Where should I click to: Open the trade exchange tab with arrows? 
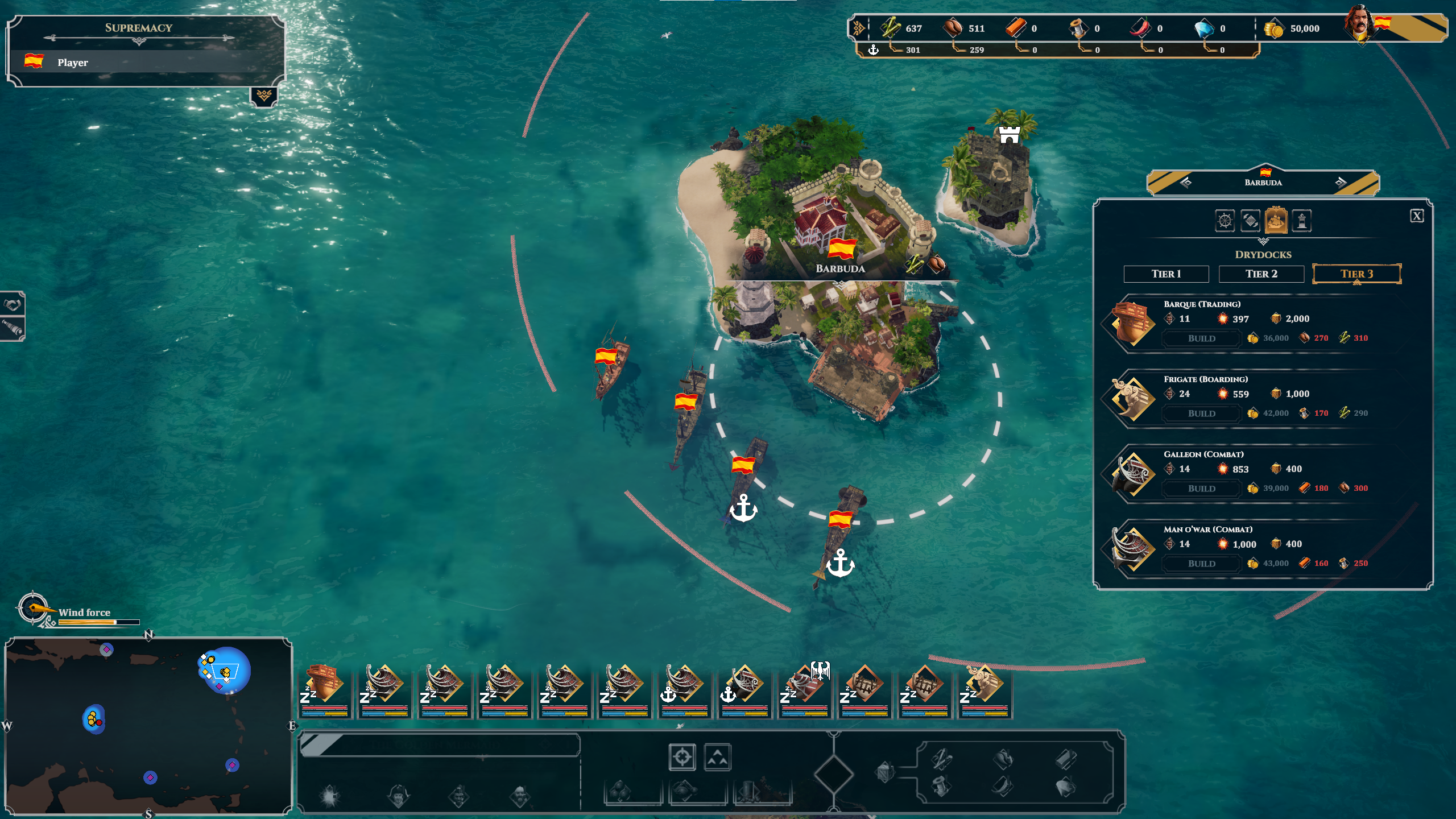point(1250,221)
